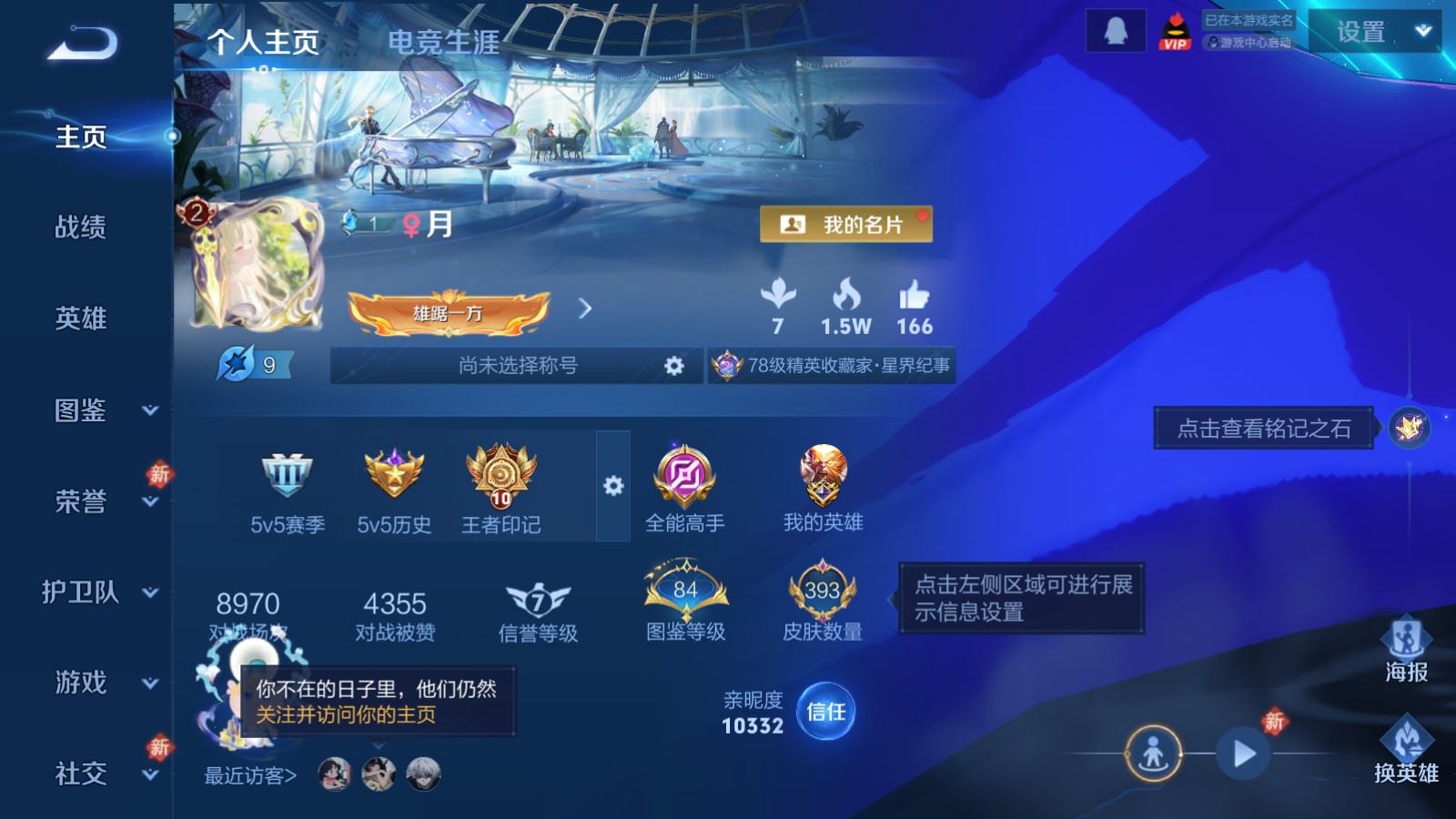Open the 5v5赛季 season rank badge

287,478
